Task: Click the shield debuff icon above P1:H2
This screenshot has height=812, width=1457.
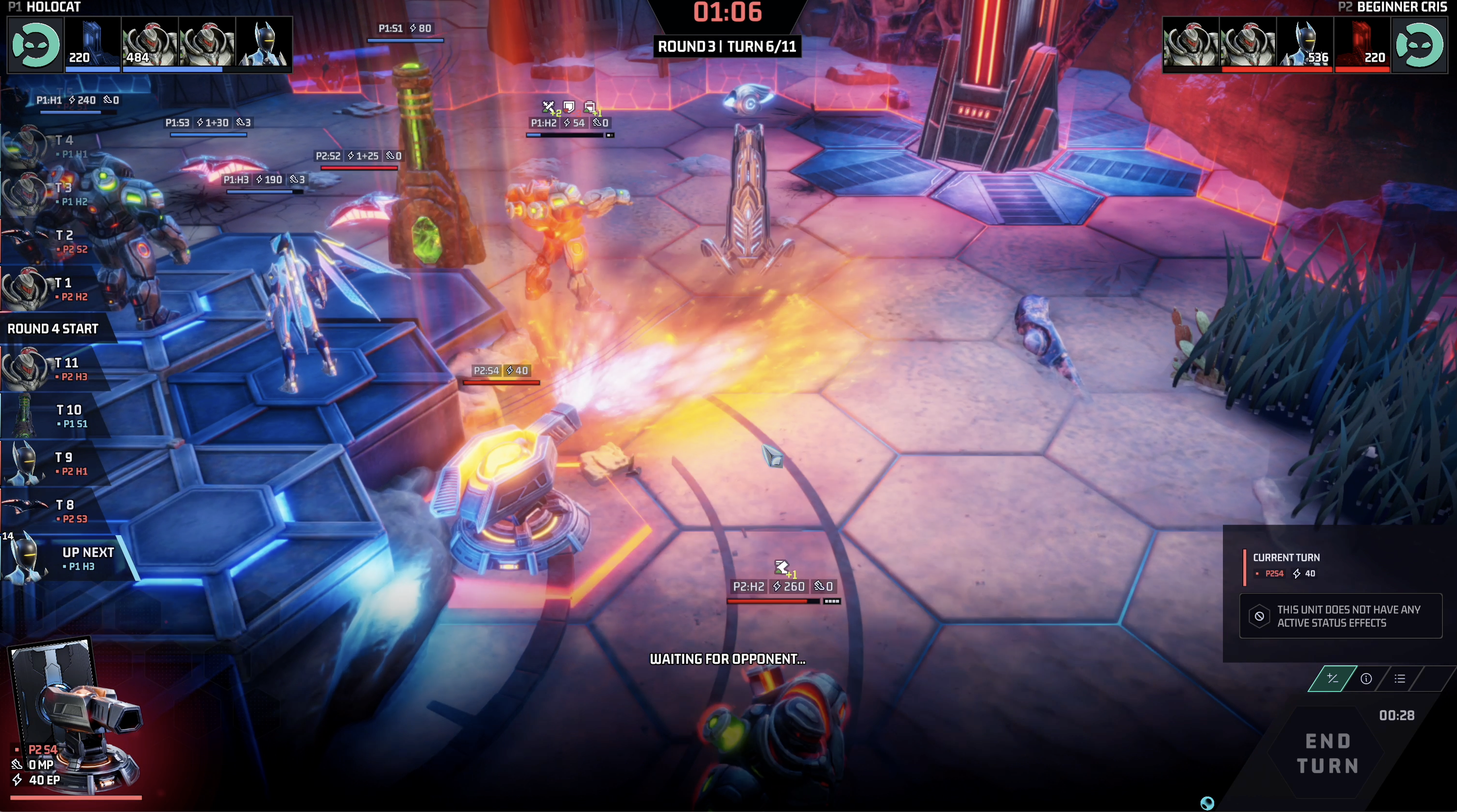Action: click(569, 107)
